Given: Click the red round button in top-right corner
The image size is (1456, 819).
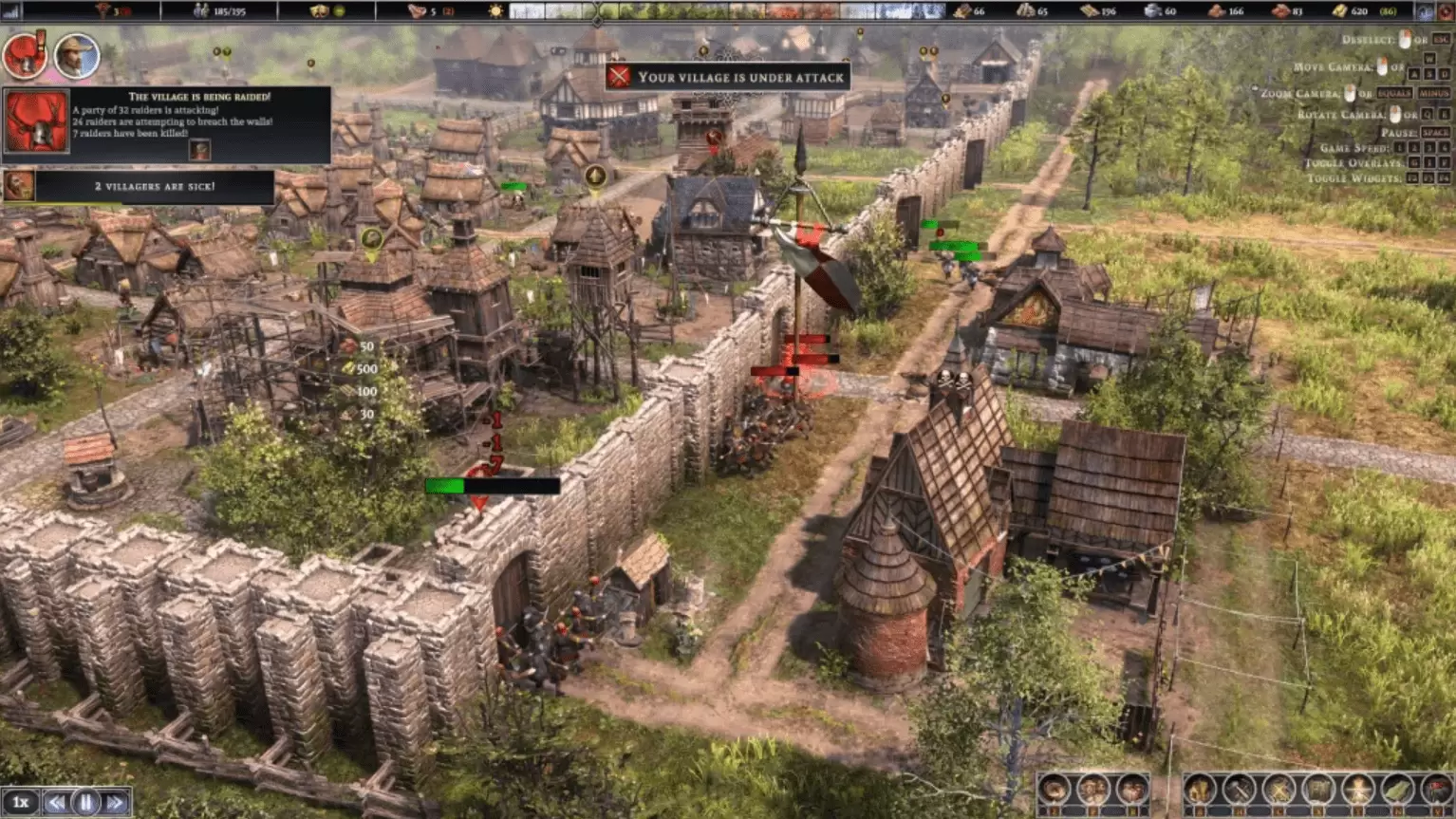Looking at the screenshot, I should [1446, 11].
